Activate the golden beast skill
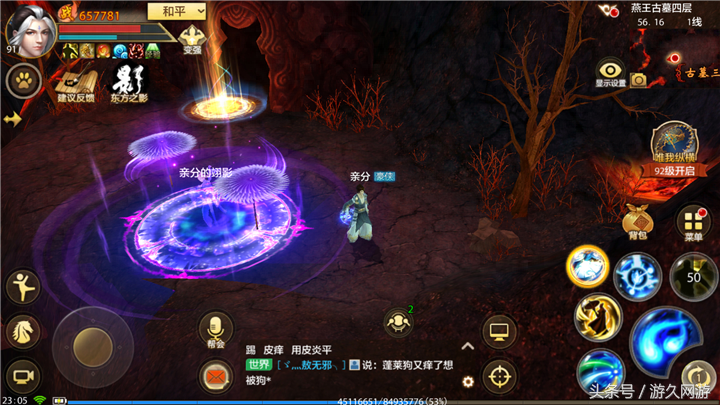720x405 pixels. click(597, 317)
